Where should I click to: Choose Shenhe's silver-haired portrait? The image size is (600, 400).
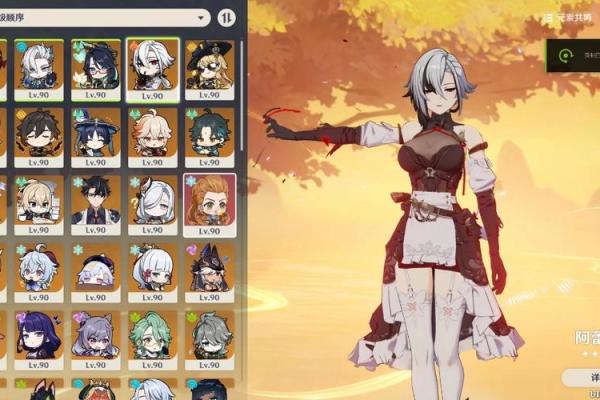click(x=153, y=202)
